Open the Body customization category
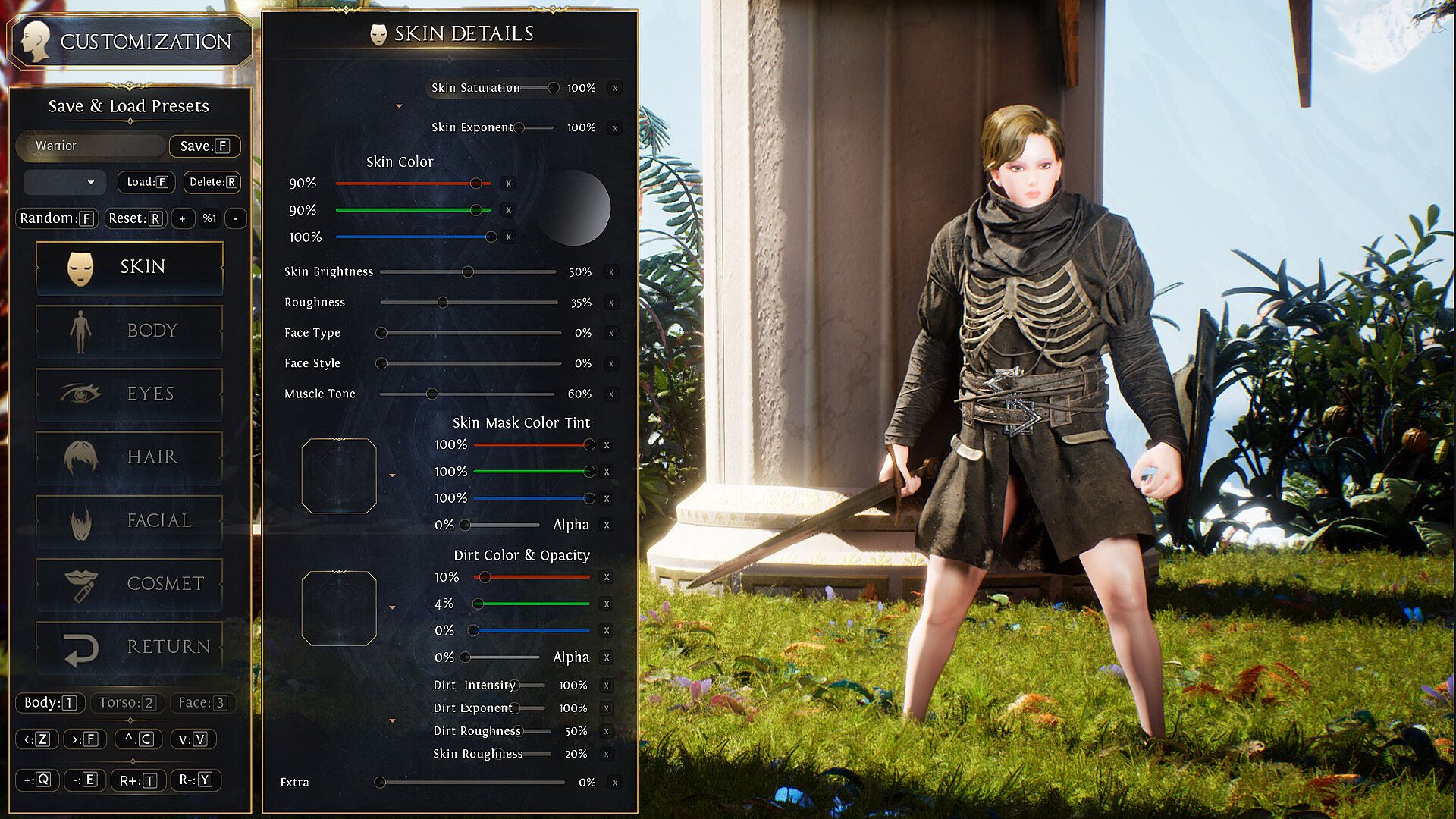The height and width of the screenshot is (819, 1456). (x=129, y=331)
